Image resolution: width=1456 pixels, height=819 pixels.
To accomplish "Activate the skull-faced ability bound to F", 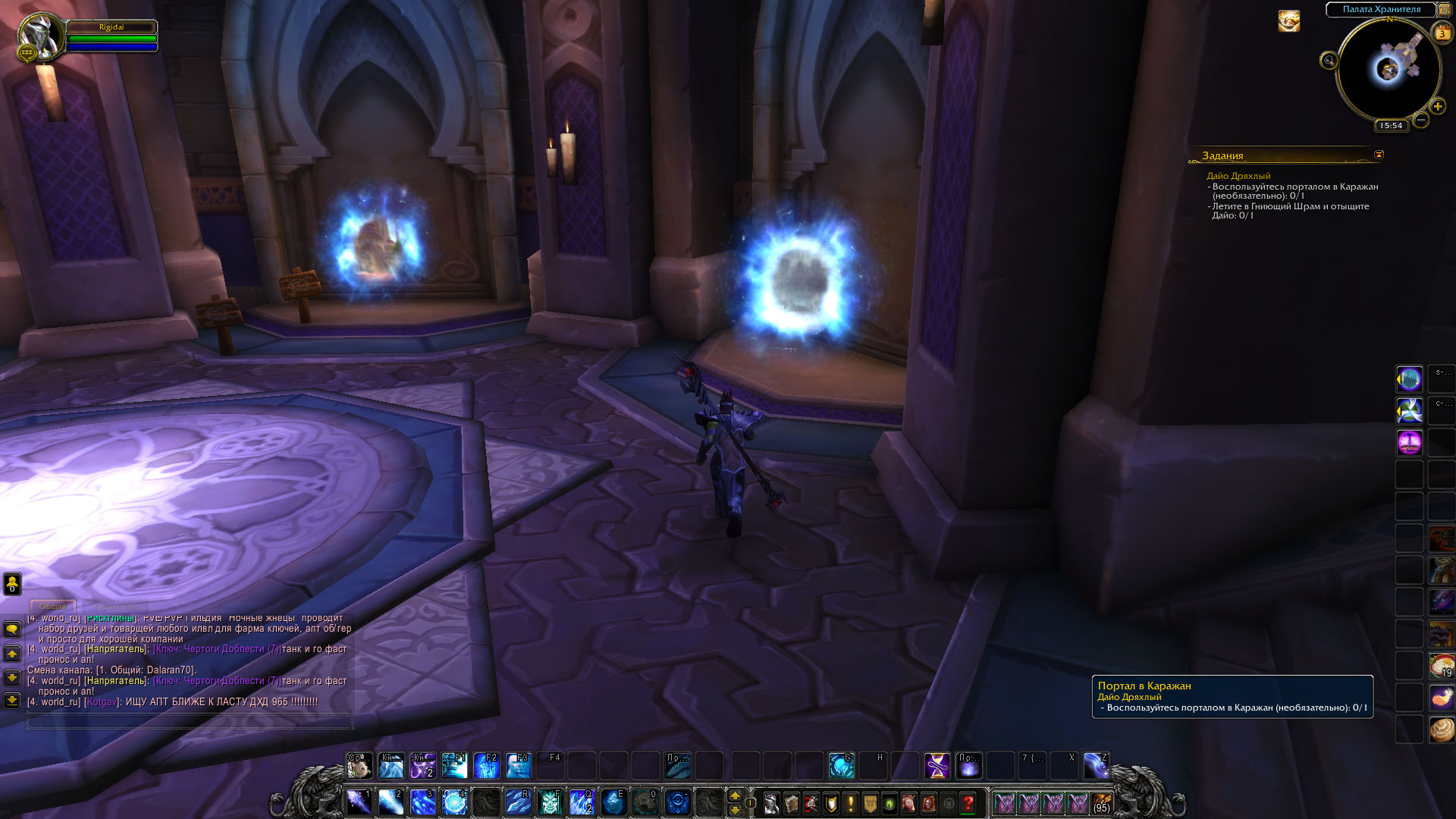I will 550,802.
